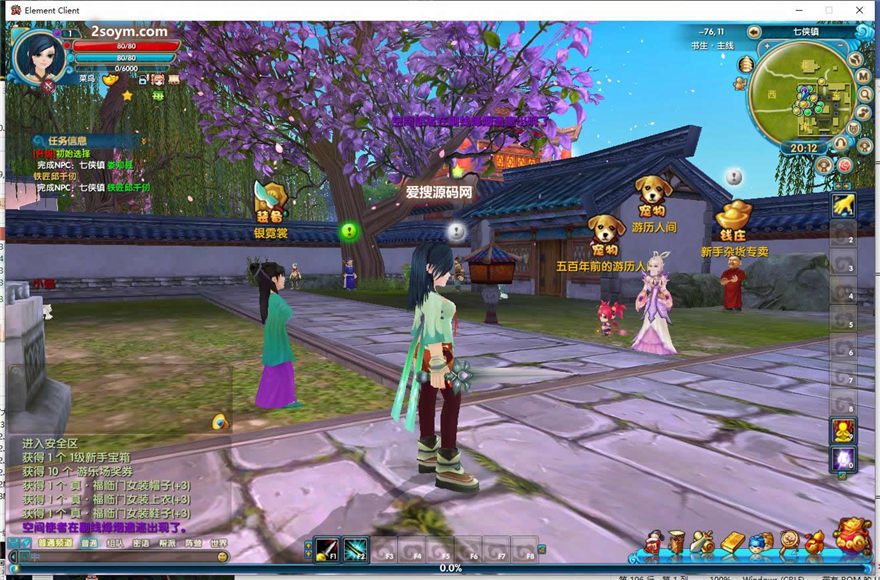The width and height of the screenshot is (880, 580).
Task: Switch to the 世界 chat channel
Action: [x=220, y=544]
